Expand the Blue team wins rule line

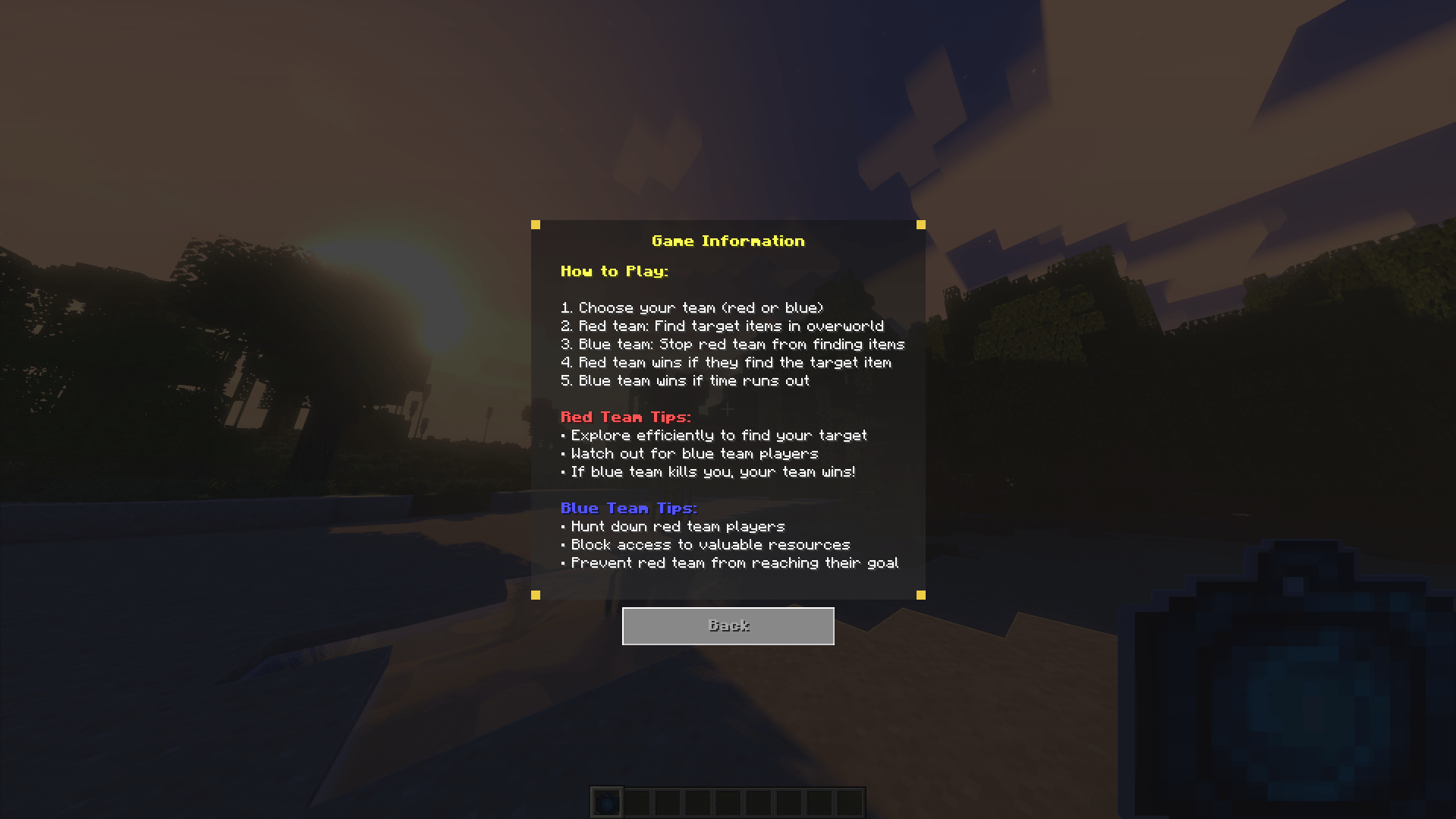point(685,380)
